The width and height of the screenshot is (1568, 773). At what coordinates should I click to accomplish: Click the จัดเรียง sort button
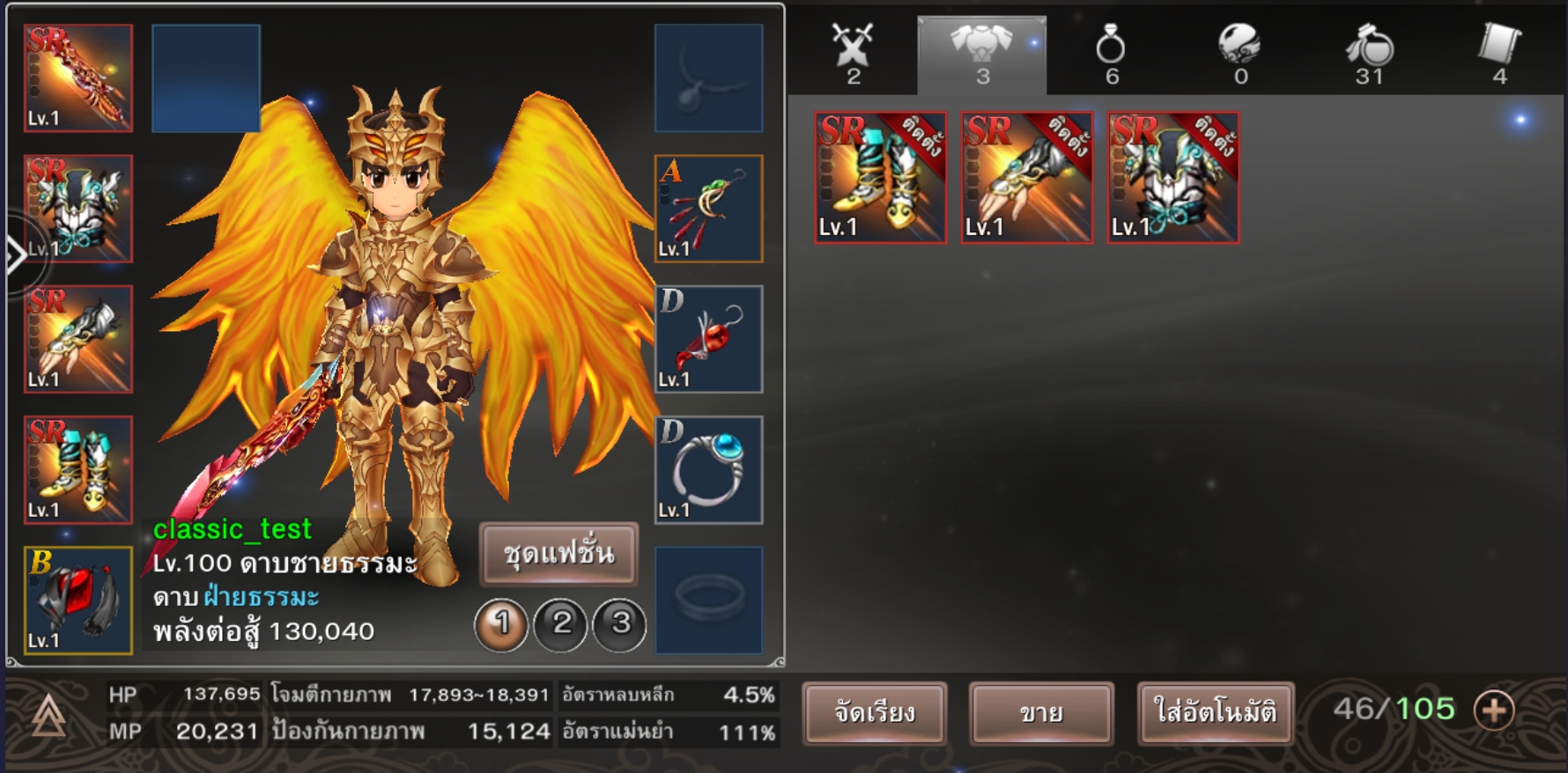point(875,712)
